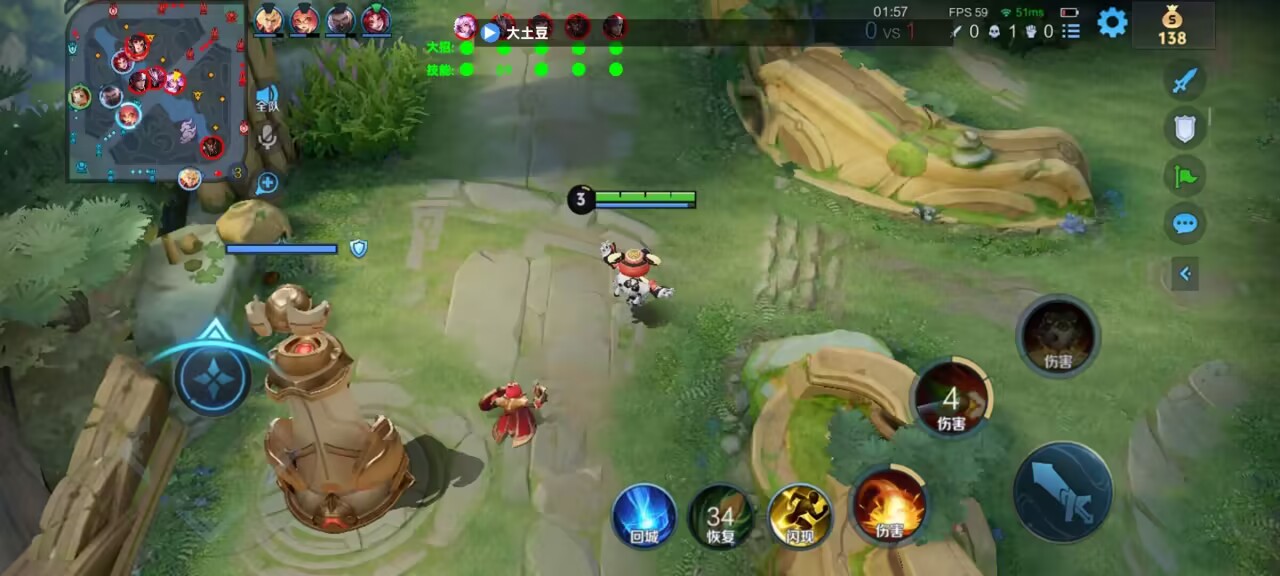The width and height of the screenshot is (1280, 576).
Task: Send the green flag rally signal
Action: point(1185,175)
